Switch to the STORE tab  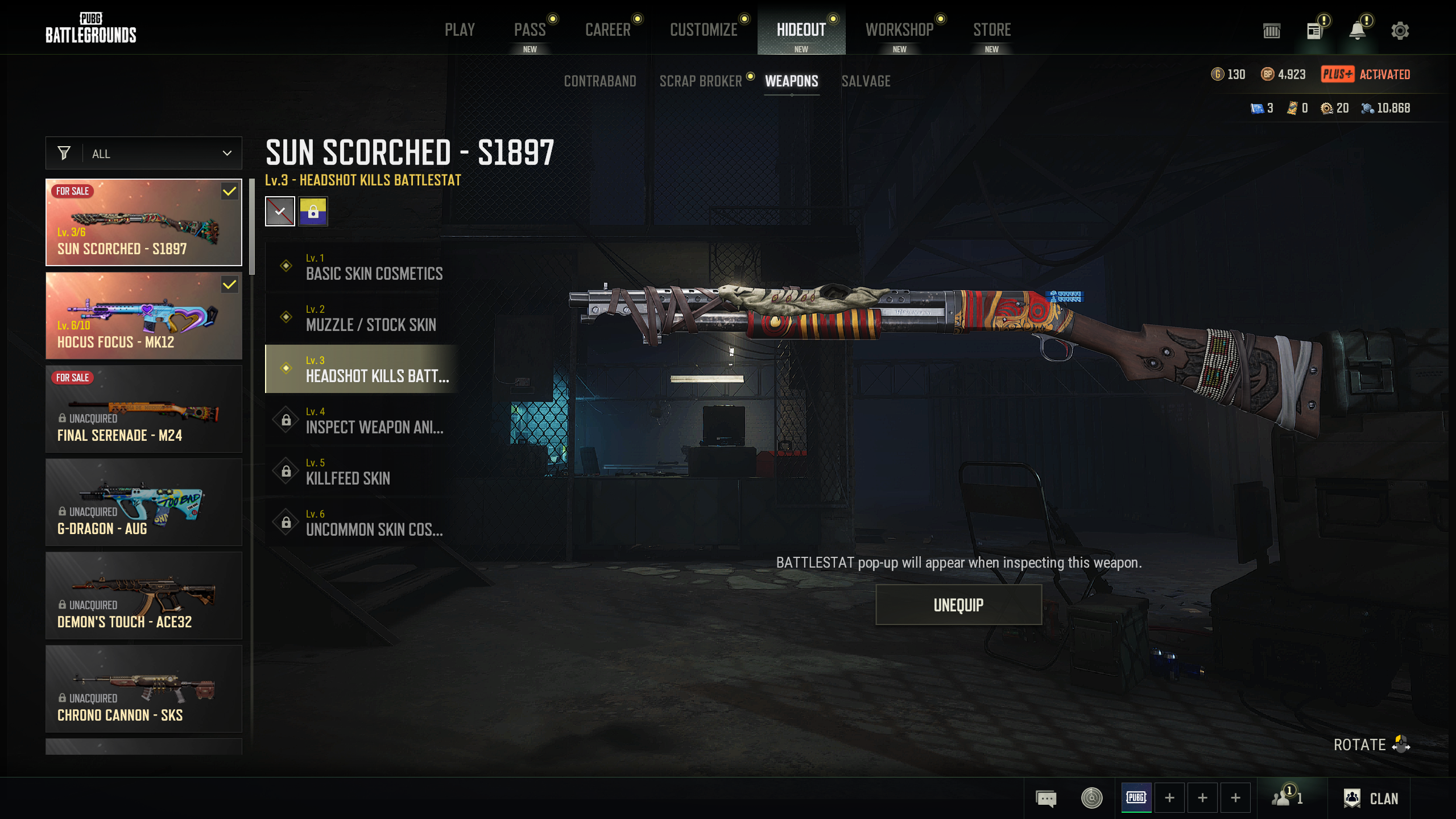click(x=991, y=30)
